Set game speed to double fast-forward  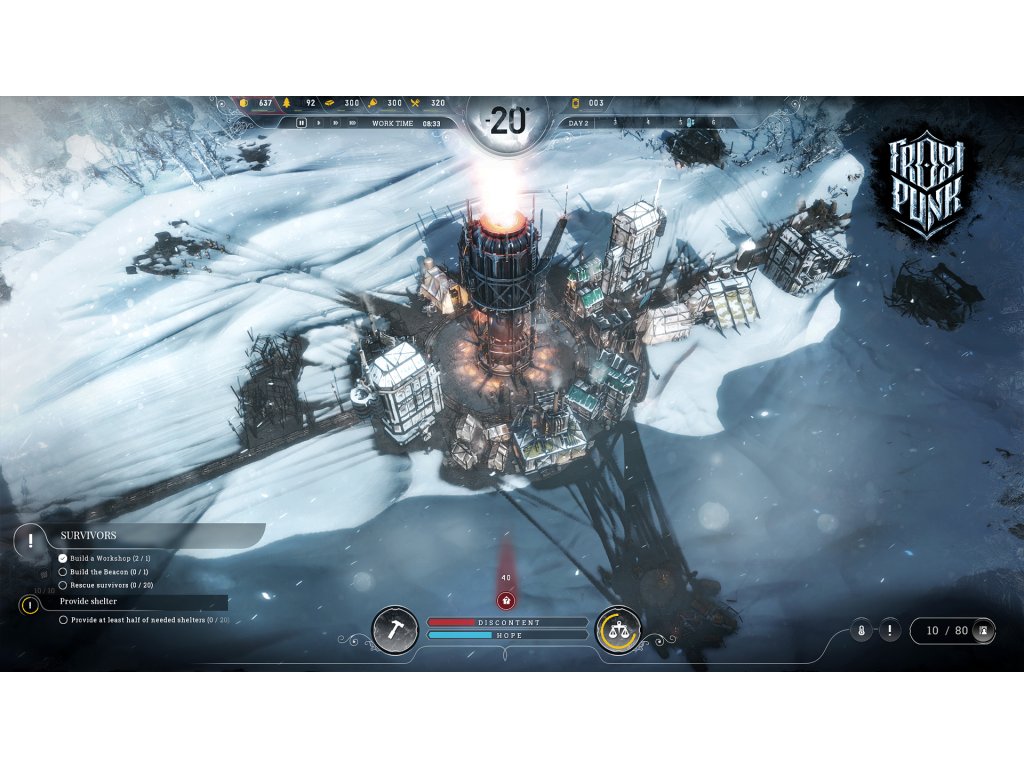click(x=336, y=123)
